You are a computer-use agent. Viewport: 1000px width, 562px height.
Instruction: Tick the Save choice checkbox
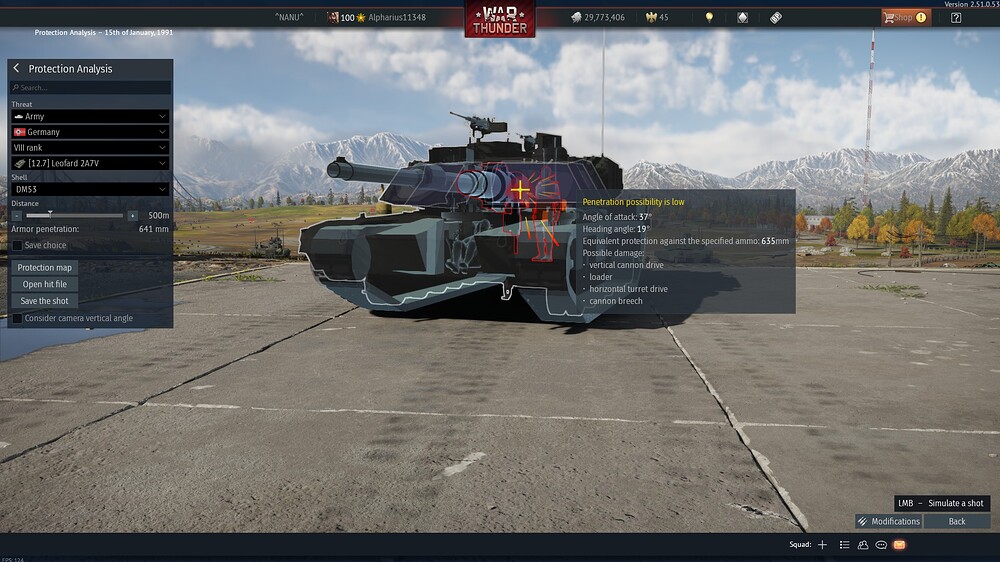[17, 245]
